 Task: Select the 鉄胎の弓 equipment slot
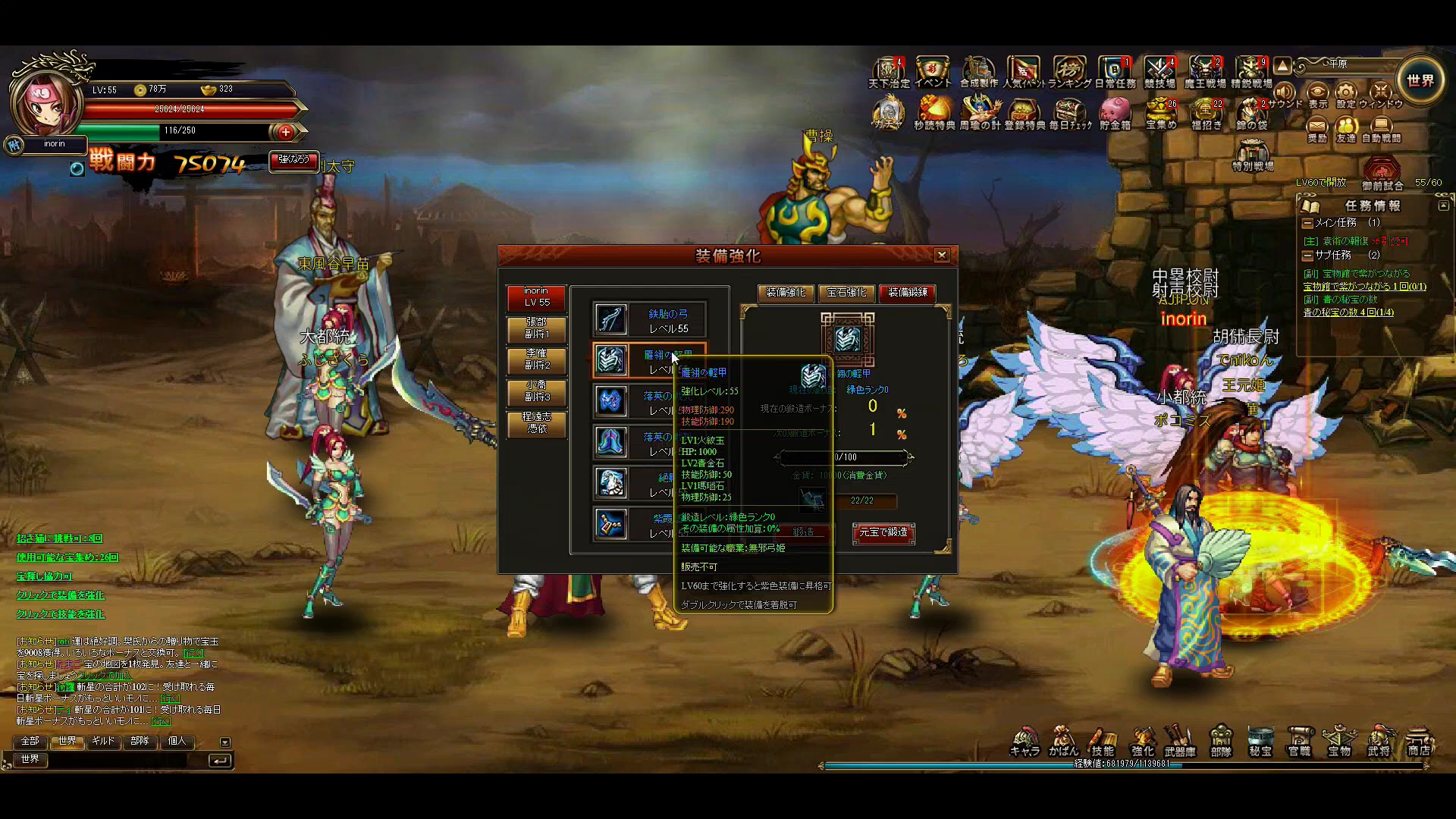(x=649, y=320)
